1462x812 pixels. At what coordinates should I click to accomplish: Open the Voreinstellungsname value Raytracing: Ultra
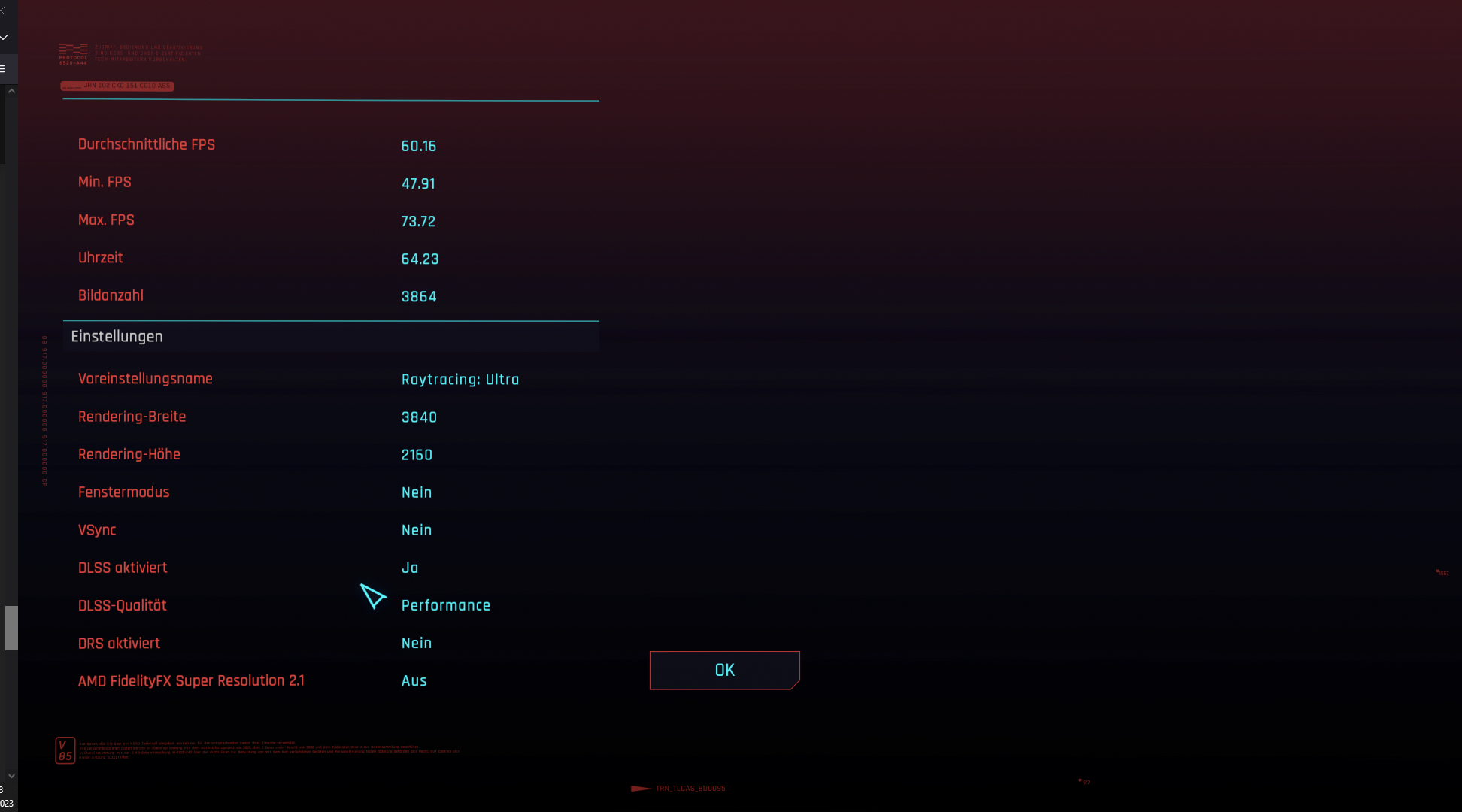click(460, 380)
